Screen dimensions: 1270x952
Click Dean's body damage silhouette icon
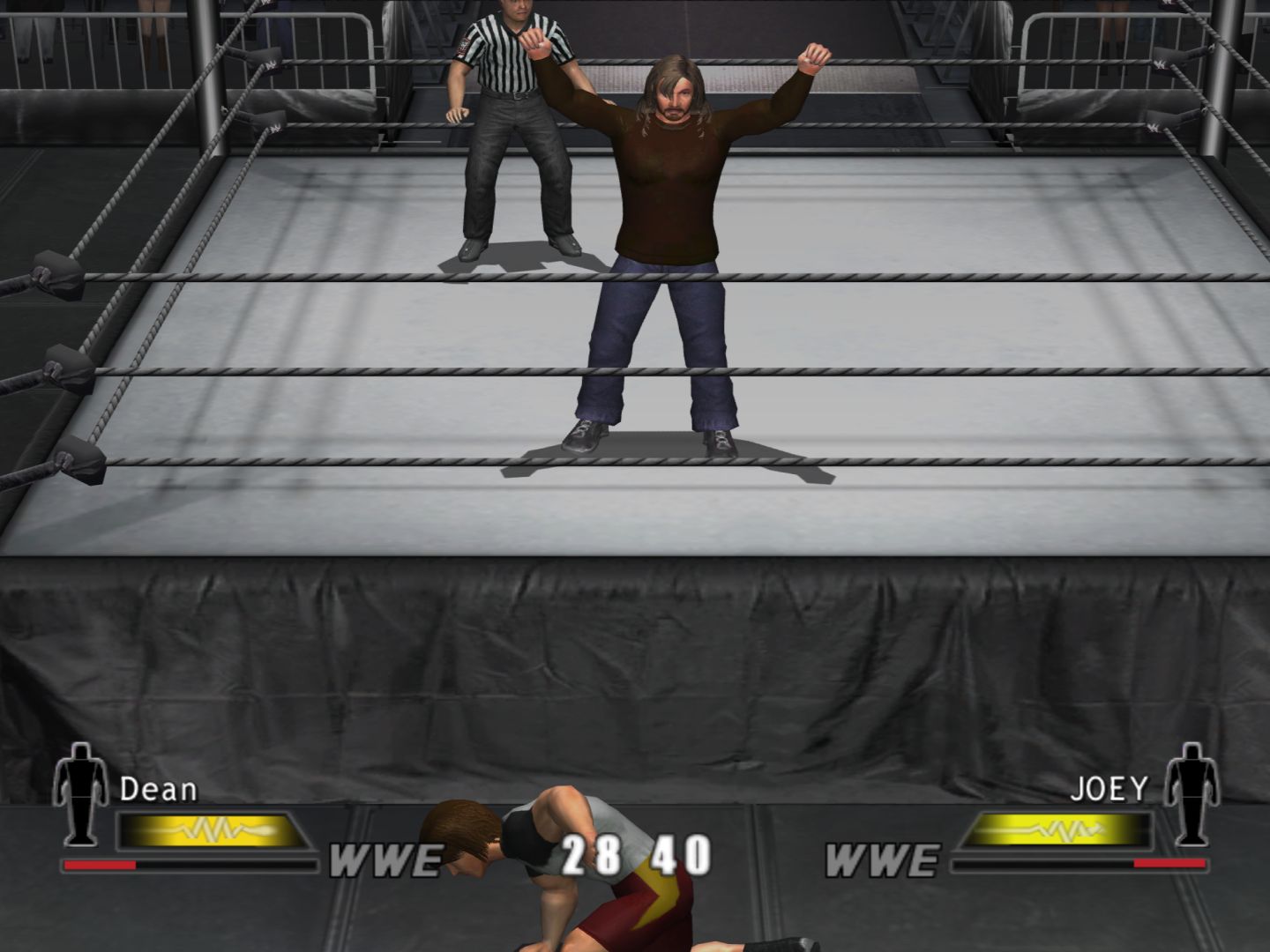click(81, 792)
